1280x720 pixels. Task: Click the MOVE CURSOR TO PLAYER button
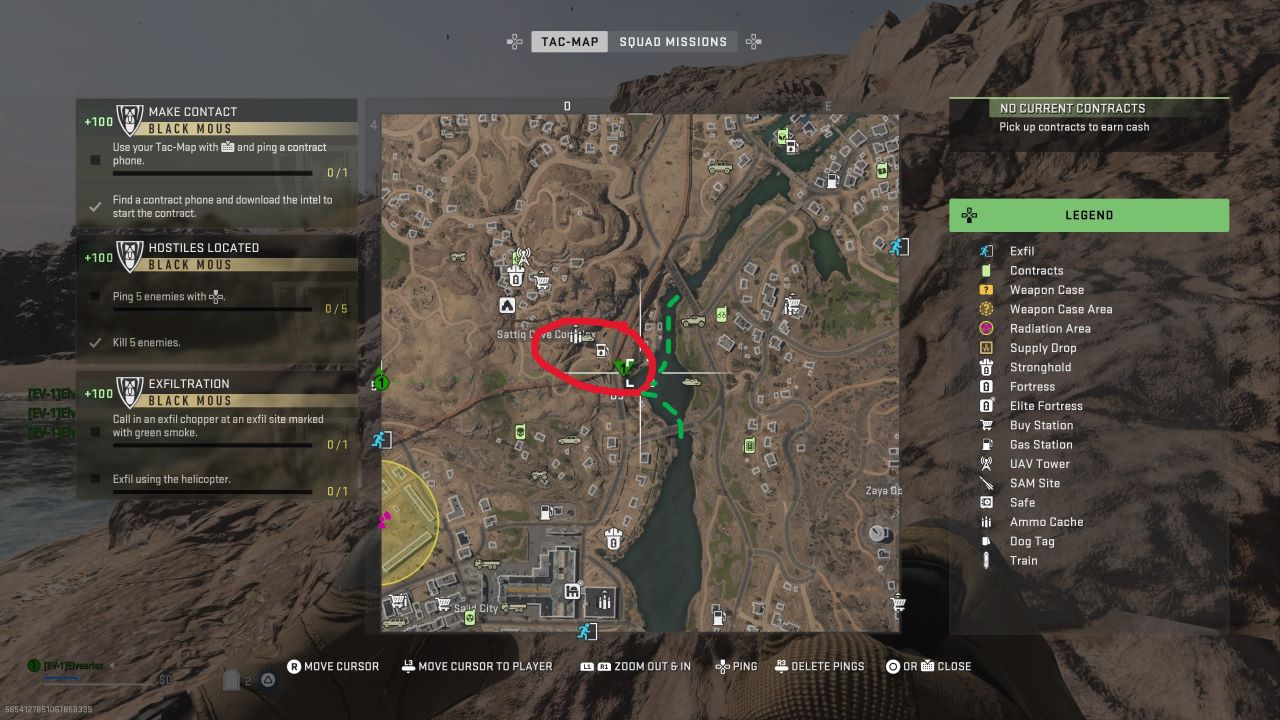click(477, 666)
